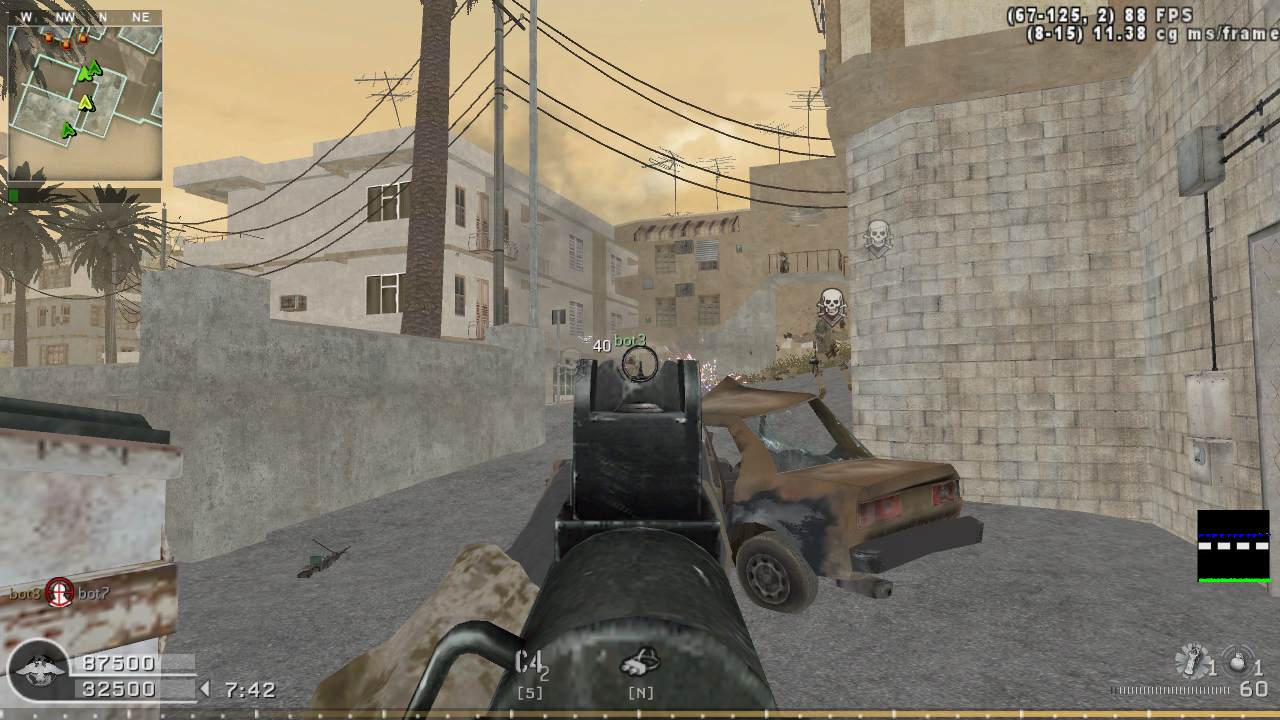Activate the night vision goggles icon
Viewport: 1280px width, 720px height.
[x=640, y=662]
